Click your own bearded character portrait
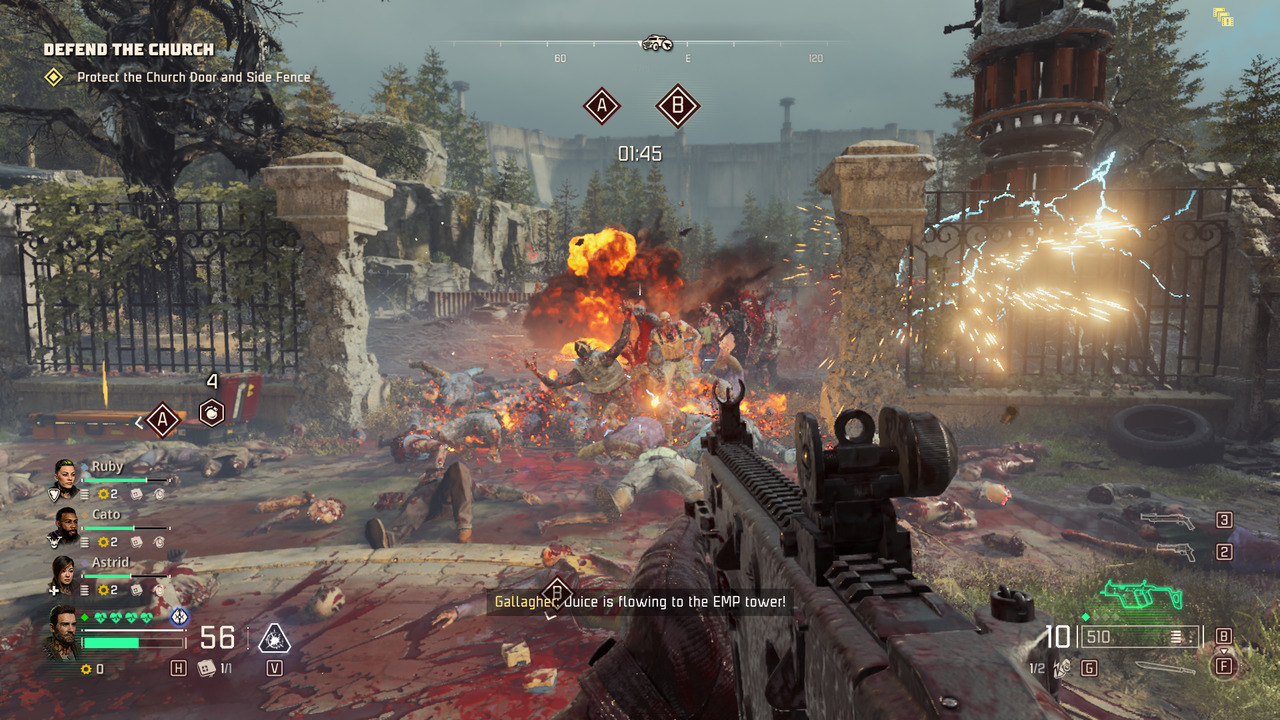This screenshot has width=1280, height=720. [x=62, y=632]
